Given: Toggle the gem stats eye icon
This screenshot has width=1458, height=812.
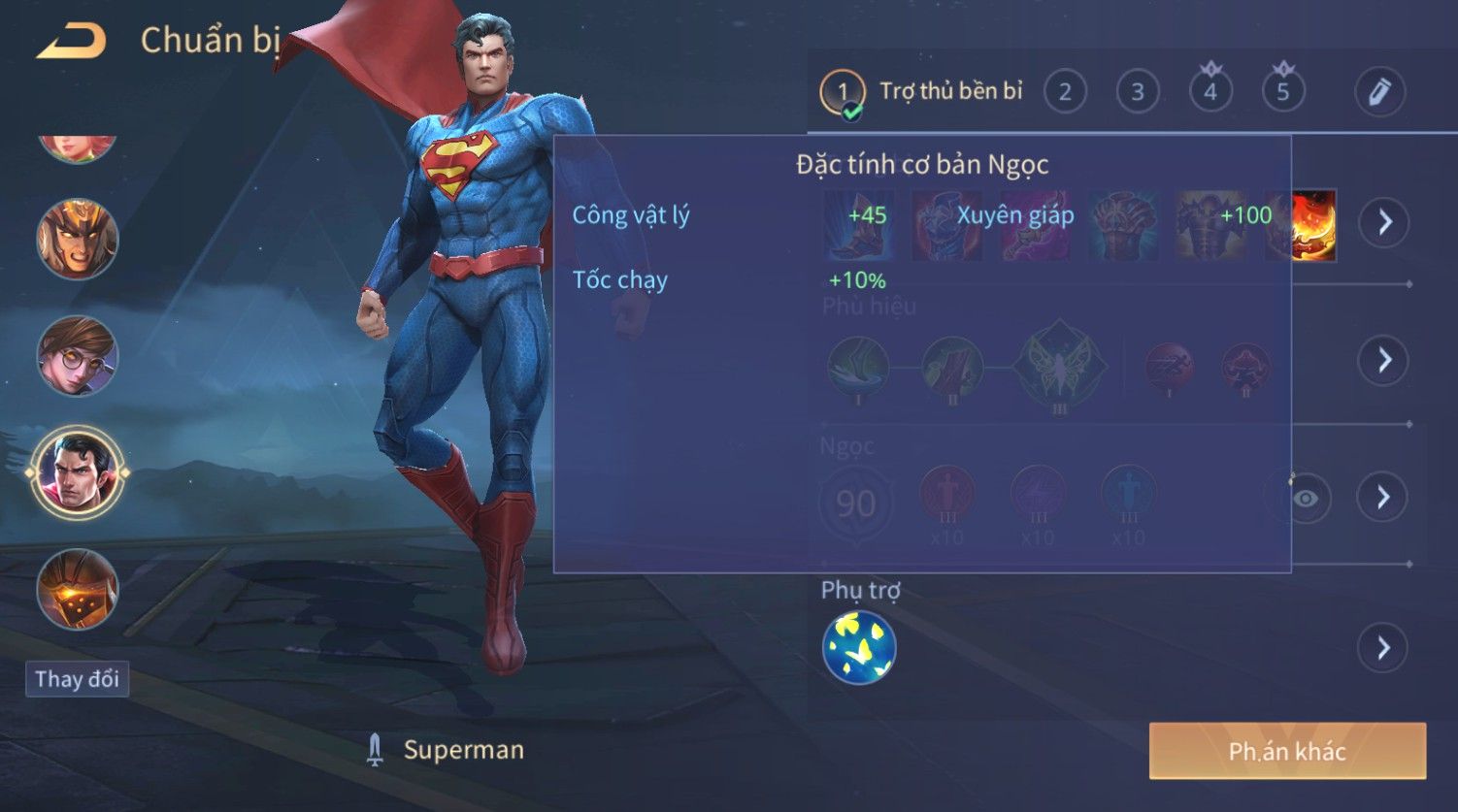Looking at the screenshot, I should click(x=1306, y=499).
